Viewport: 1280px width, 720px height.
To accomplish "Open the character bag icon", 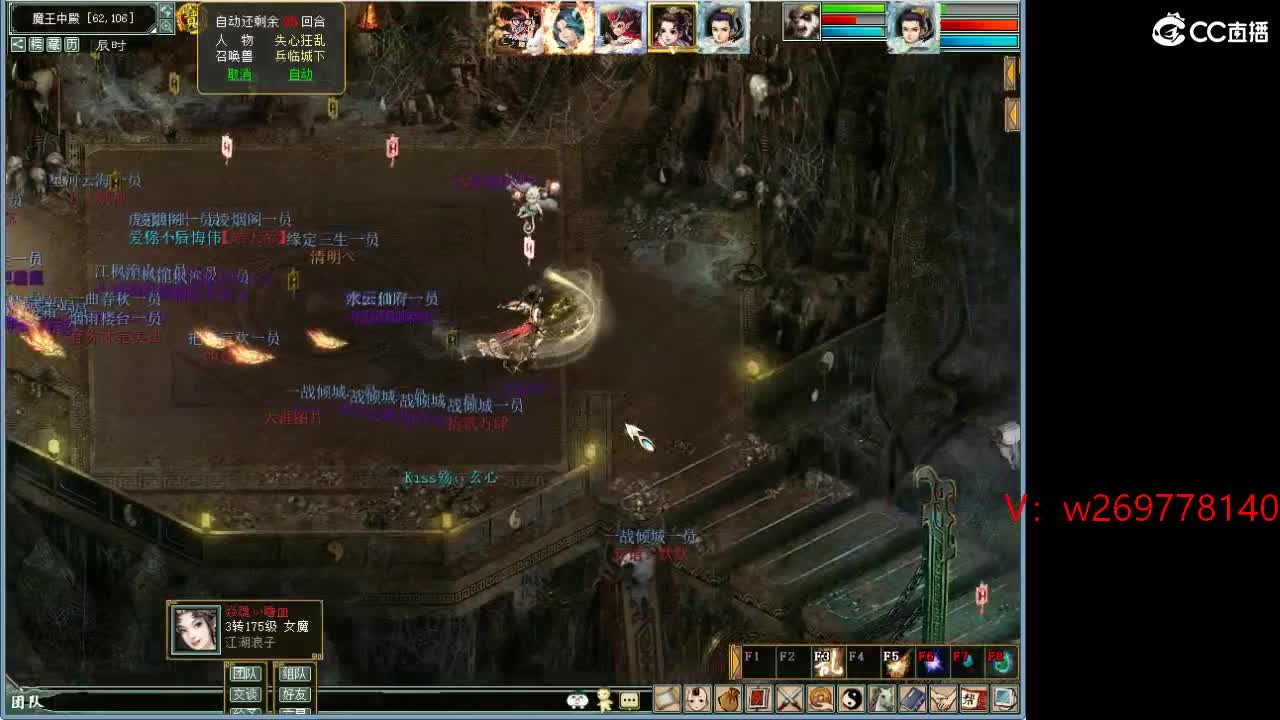I will pyautogui.click(x=729, y=698).
